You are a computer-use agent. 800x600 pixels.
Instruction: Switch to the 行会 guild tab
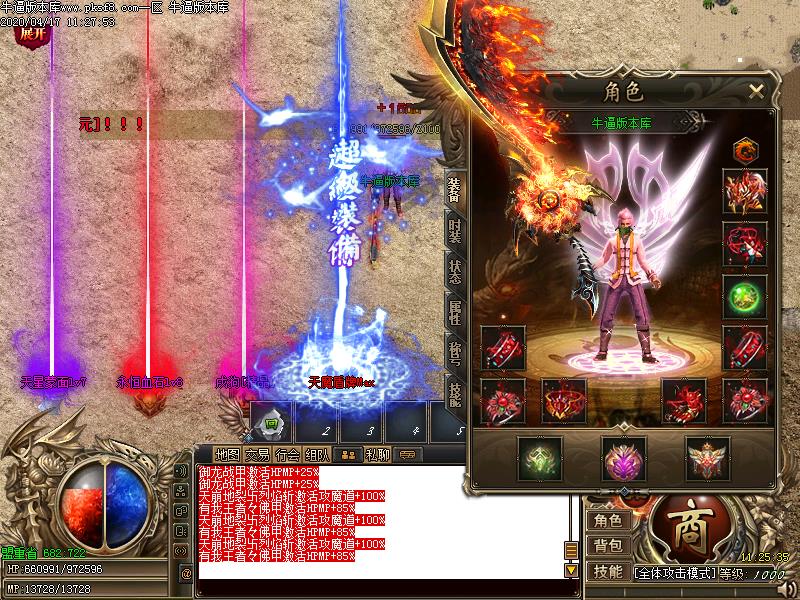tap(289, 453)
